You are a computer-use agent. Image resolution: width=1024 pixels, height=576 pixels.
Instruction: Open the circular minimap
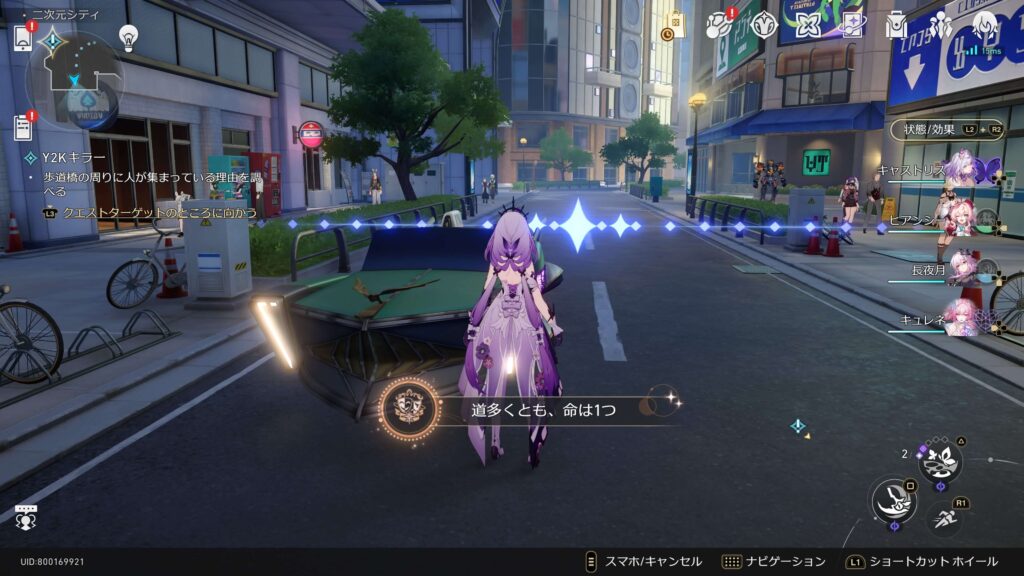(x=75, y=80)
